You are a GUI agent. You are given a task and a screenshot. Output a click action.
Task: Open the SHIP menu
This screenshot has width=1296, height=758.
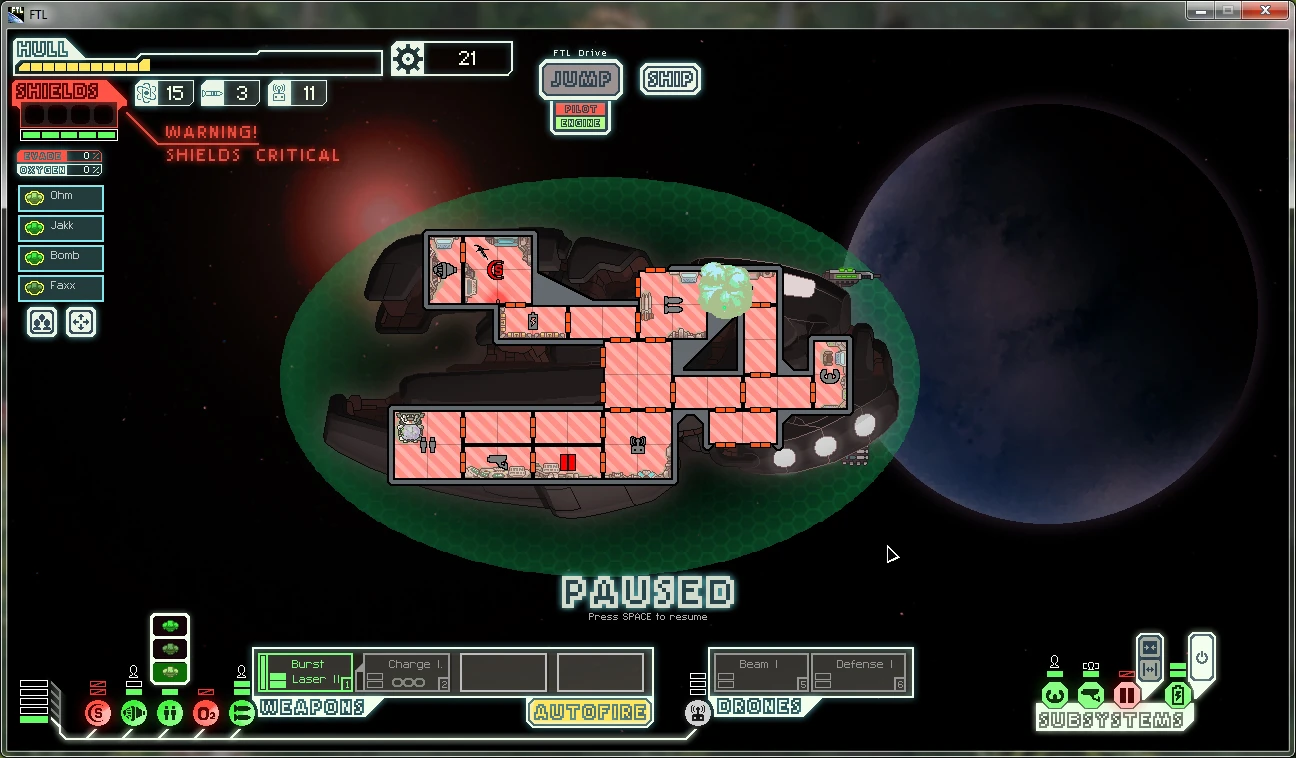670,79
